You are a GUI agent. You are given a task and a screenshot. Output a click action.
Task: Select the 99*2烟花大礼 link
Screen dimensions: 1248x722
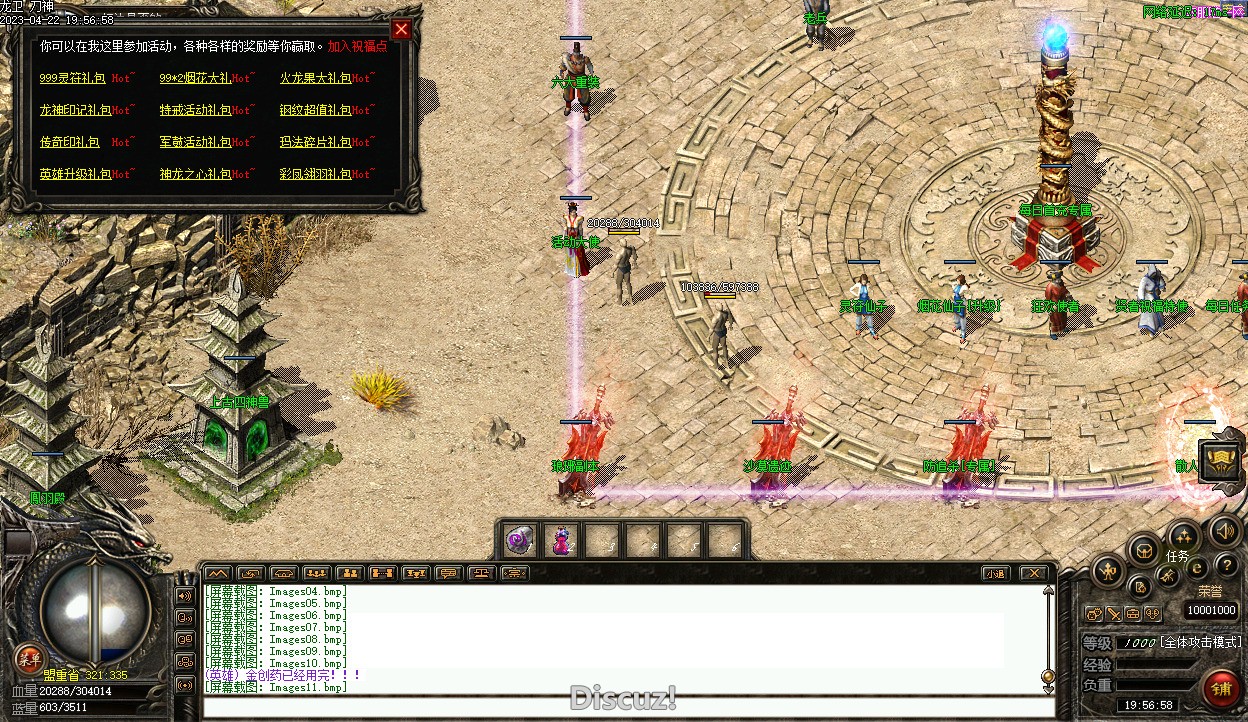(x=194, y=78)
